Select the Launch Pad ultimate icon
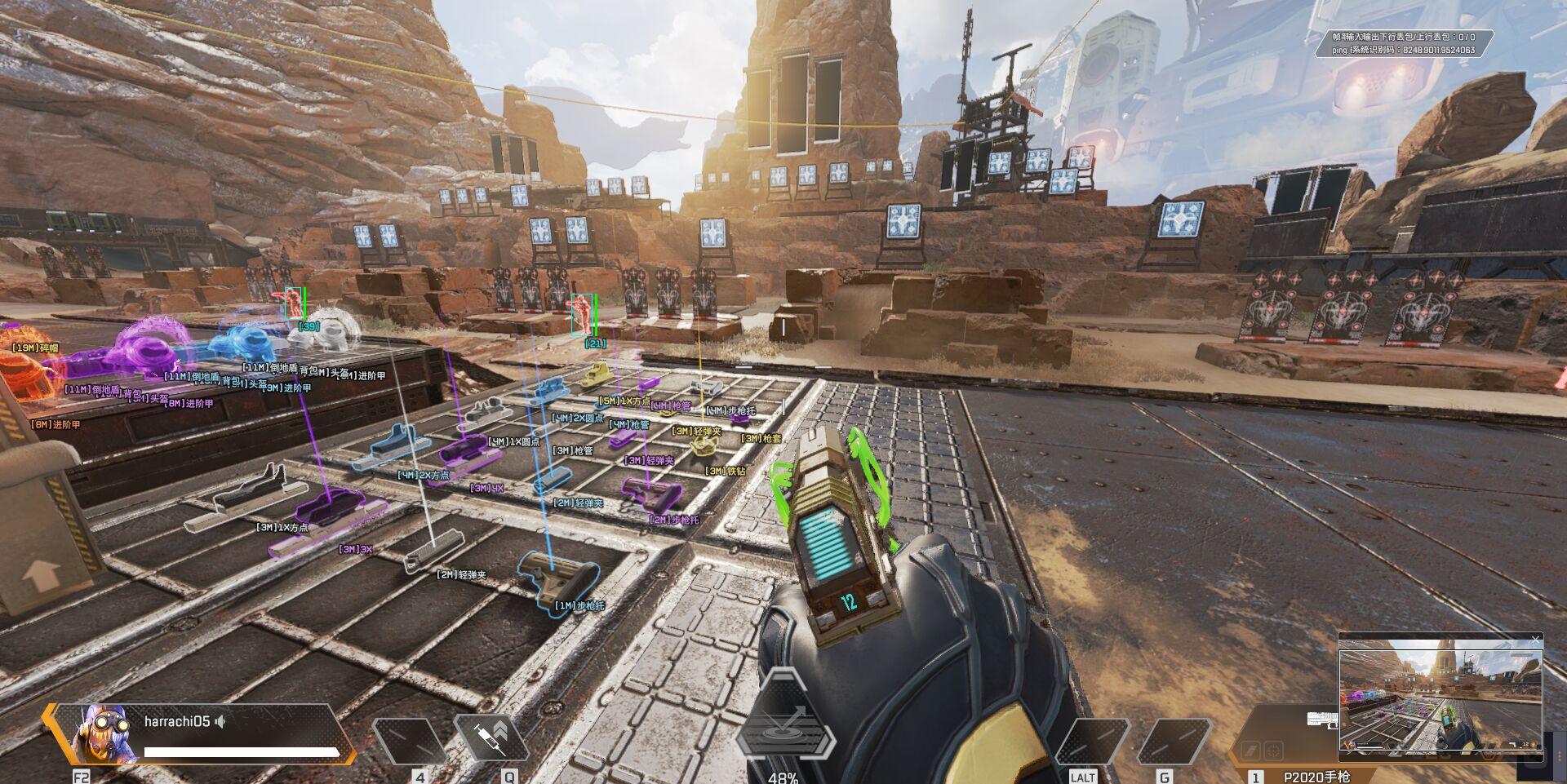The image size is (1567, 784). [x=785, y=724]
